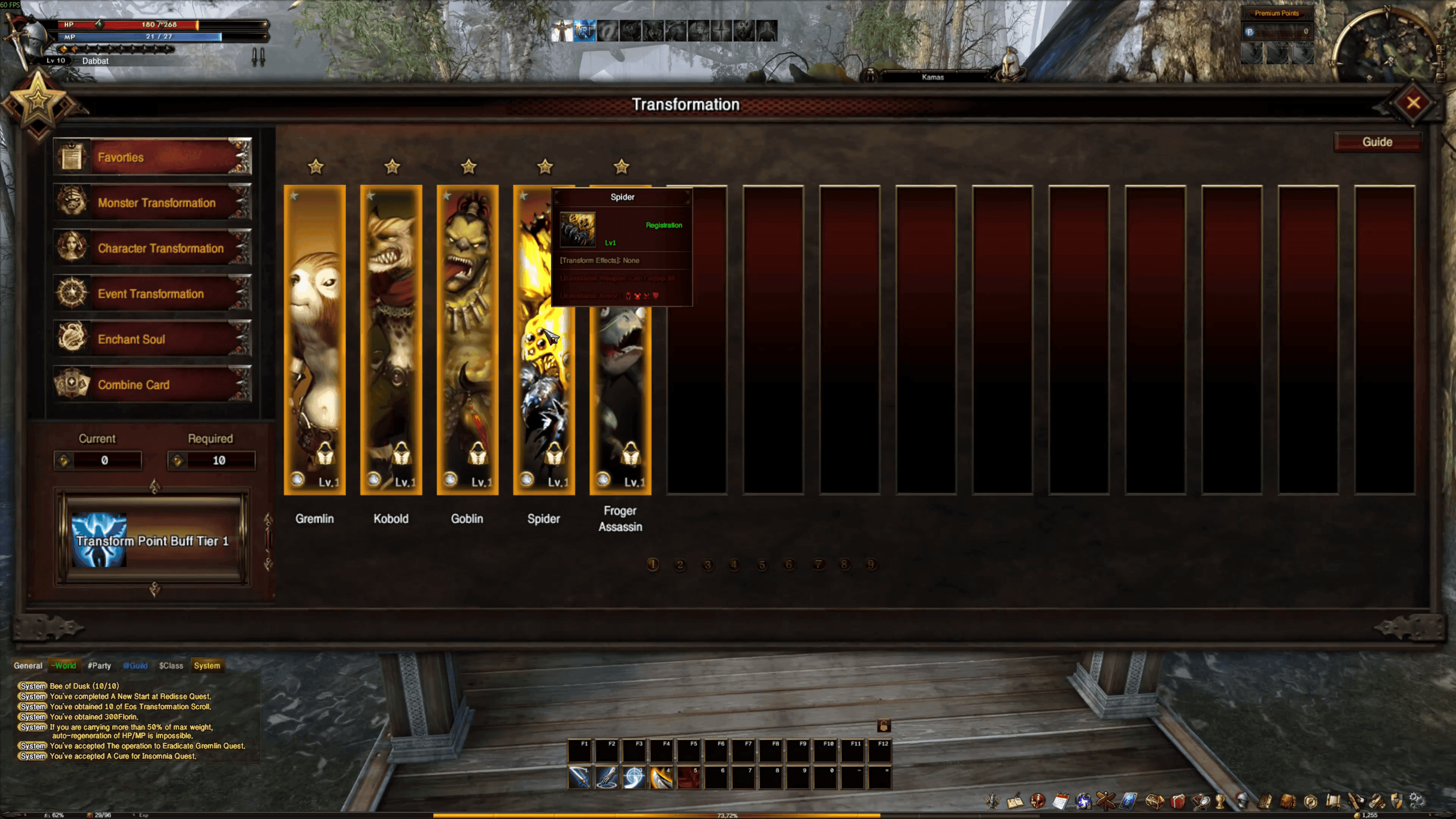Click the Transform Point Buff Tier 1 icon

tap(99, 540)
